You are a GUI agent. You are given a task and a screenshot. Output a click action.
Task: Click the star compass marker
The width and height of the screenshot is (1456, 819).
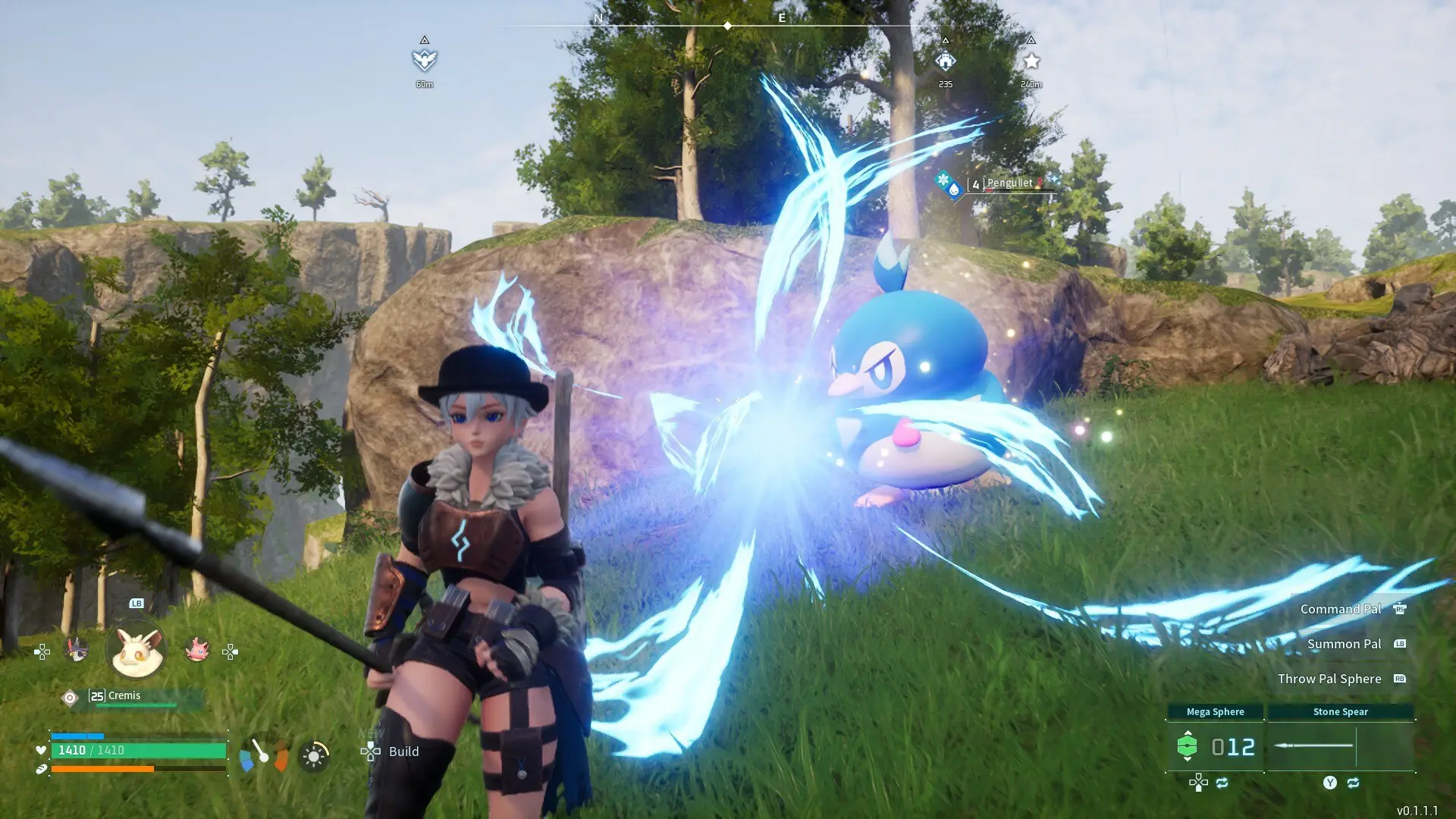pyautogui.click(x=1031, y=61)
